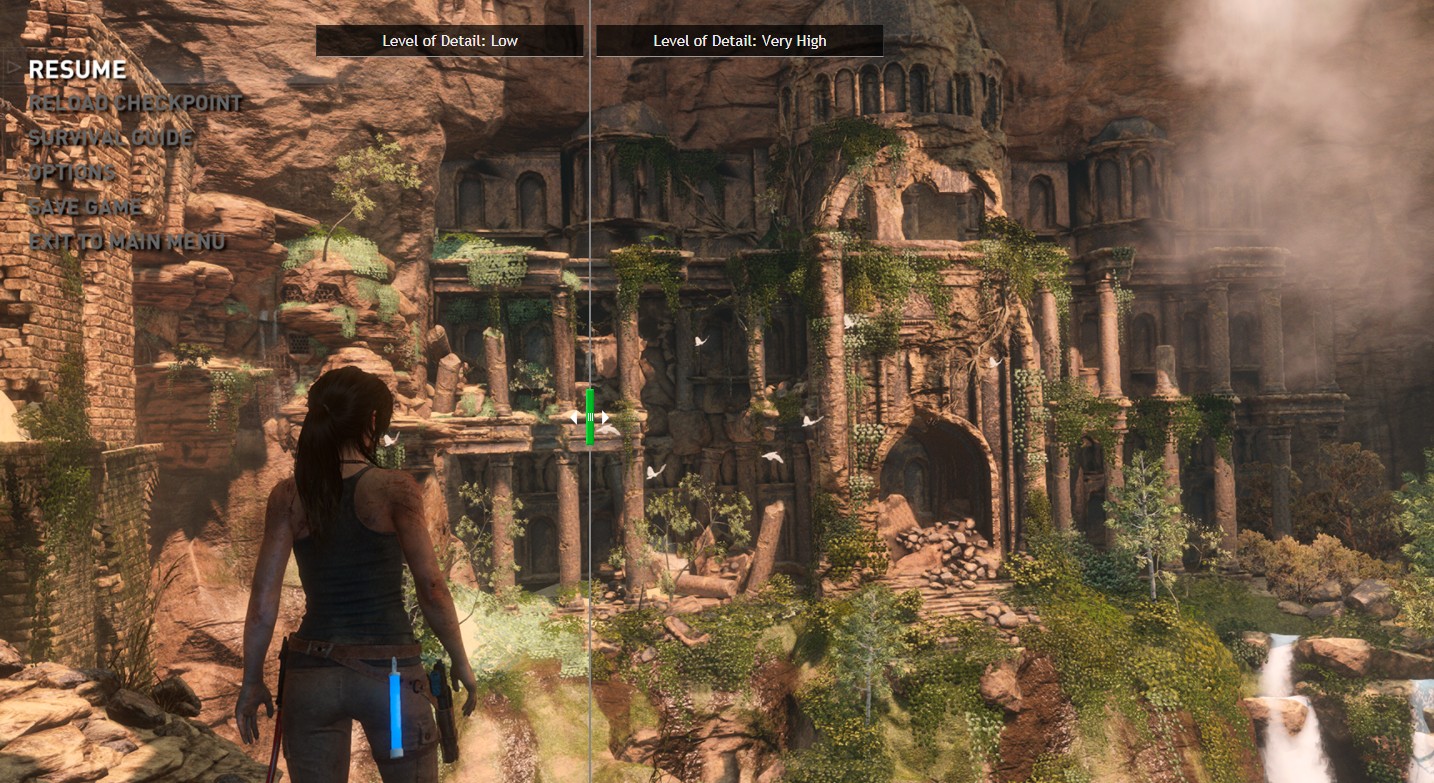1434x783 pixels.
Task: Exit to Main Menu
Action: coord(127,242)
